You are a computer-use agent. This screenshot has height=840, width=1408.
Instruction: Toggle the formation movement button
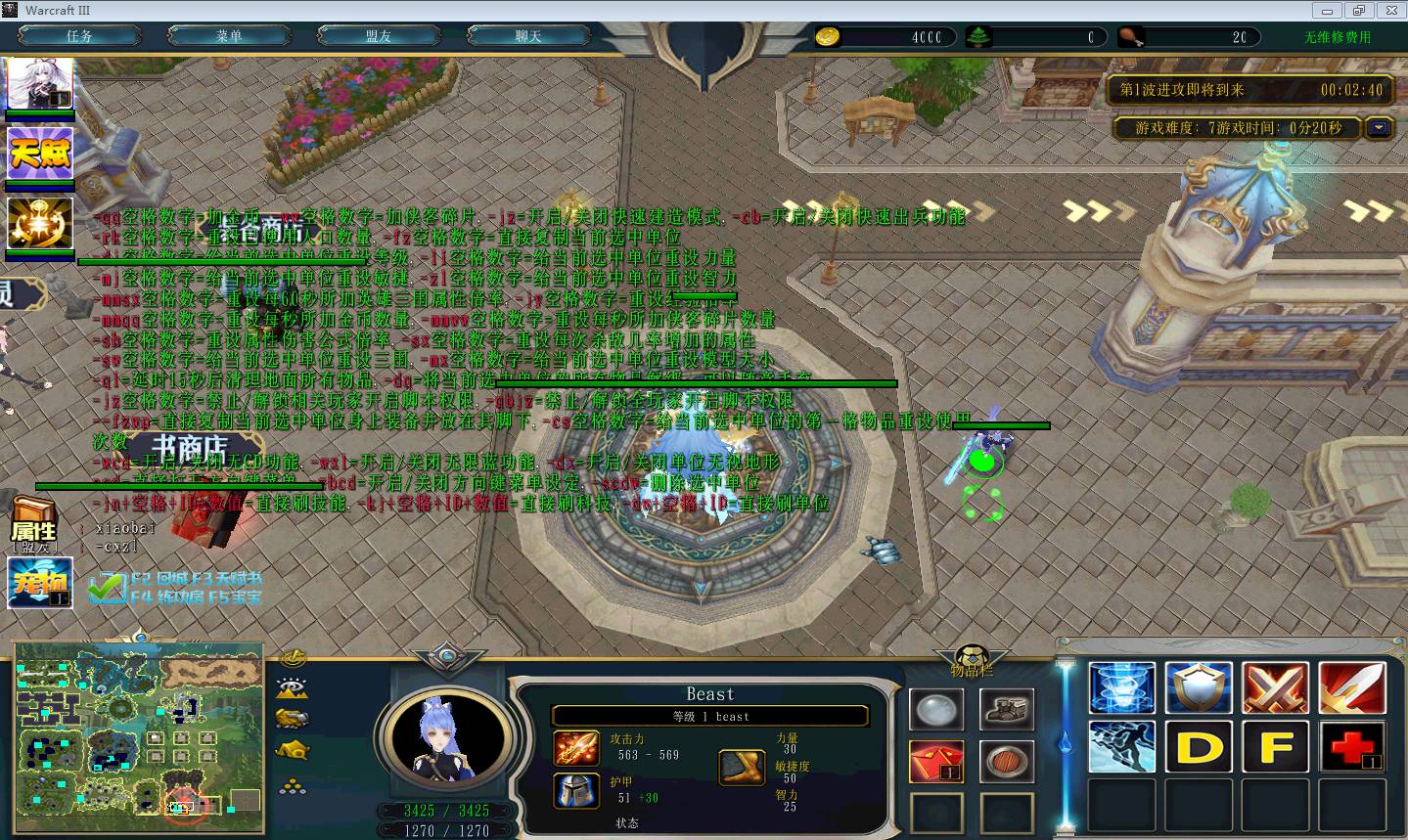(293, 785)
